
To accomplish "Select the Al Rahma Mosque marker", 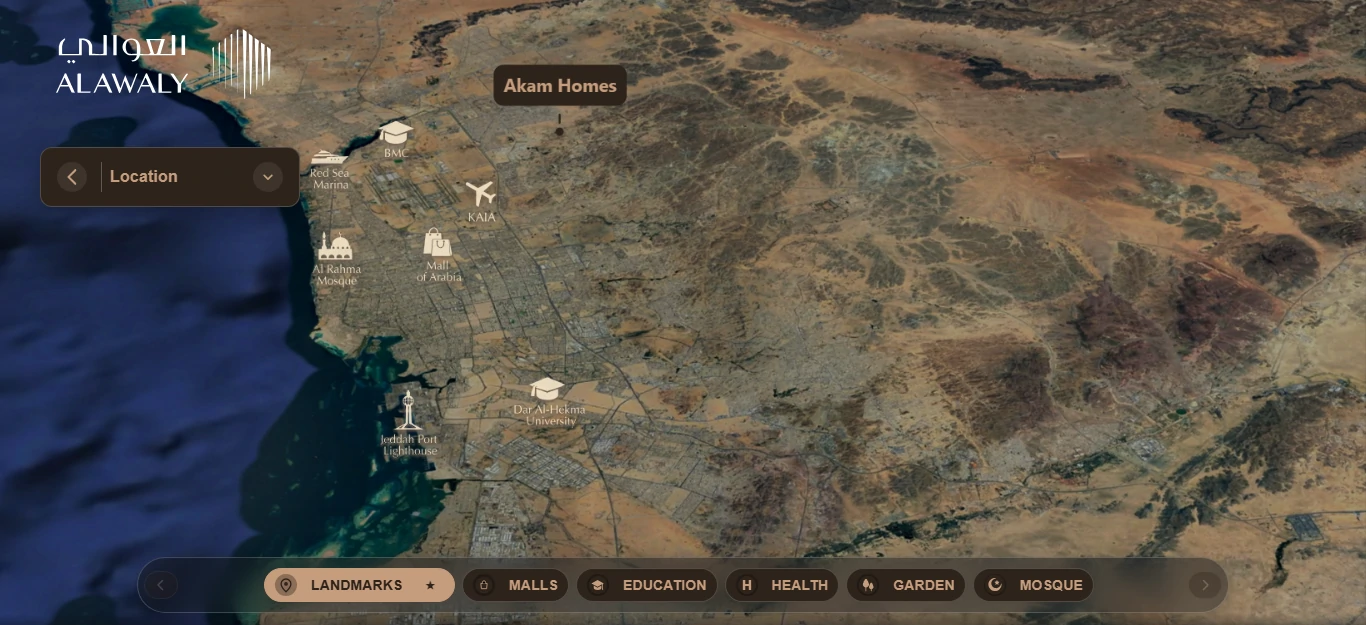I will click(x=336, y=247).
